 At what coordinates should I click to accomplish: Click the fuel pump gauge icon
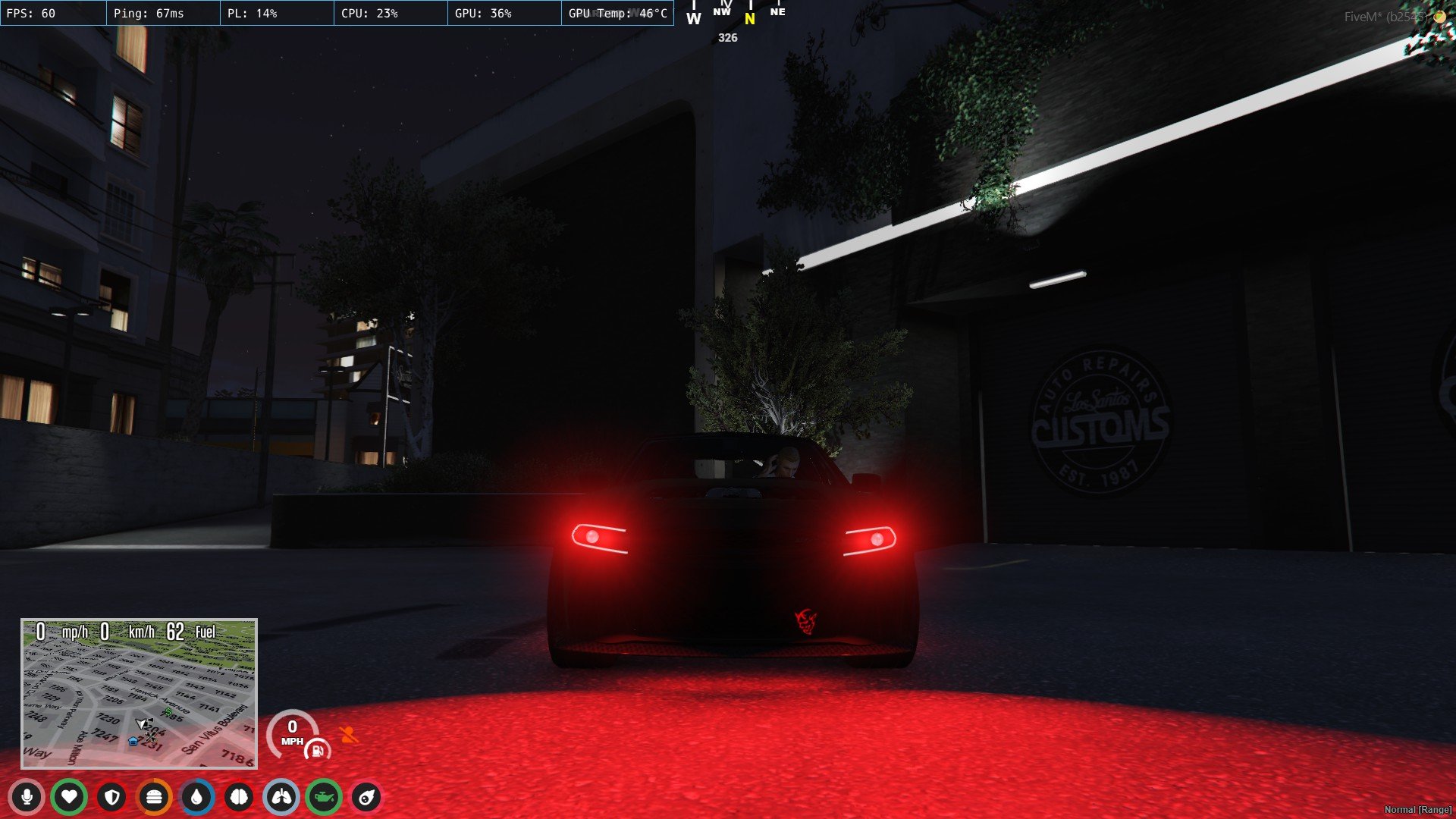click(317, 751)
